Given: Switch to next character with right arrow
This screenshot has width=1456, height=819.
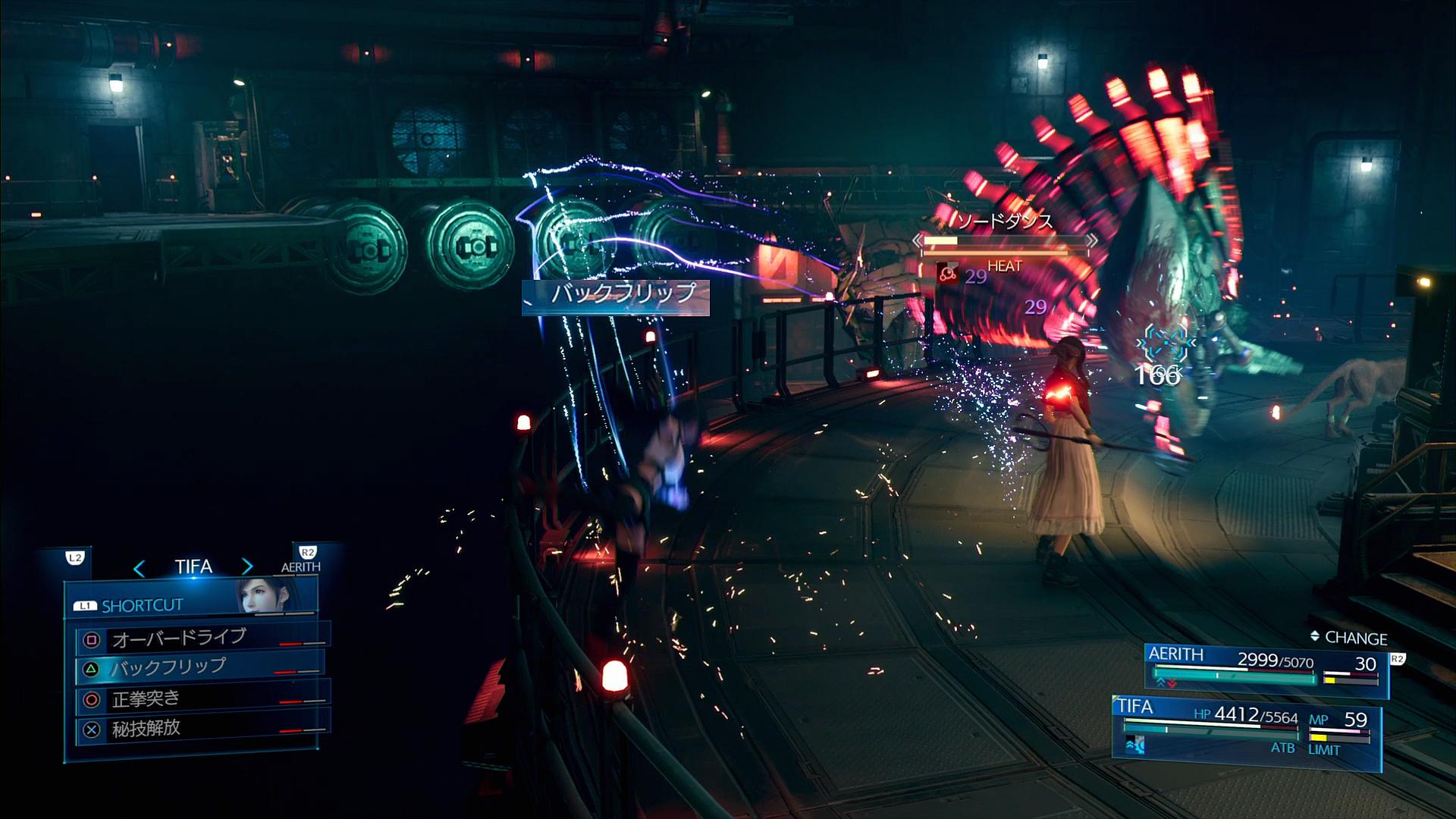Looking at the screenshot, I should tap(247, 566).
